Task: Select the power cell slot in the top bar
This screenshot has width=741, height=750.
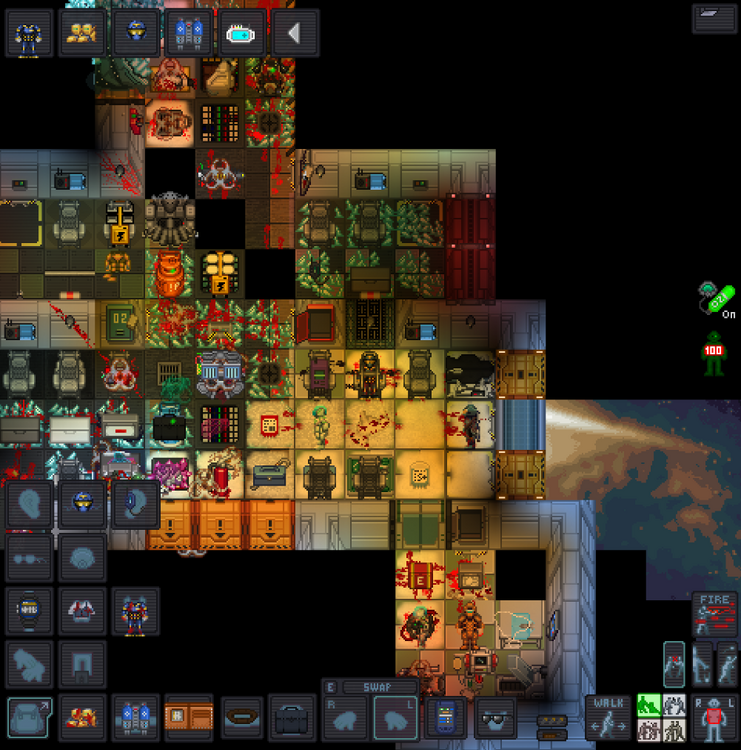Action: click(241, 33)
